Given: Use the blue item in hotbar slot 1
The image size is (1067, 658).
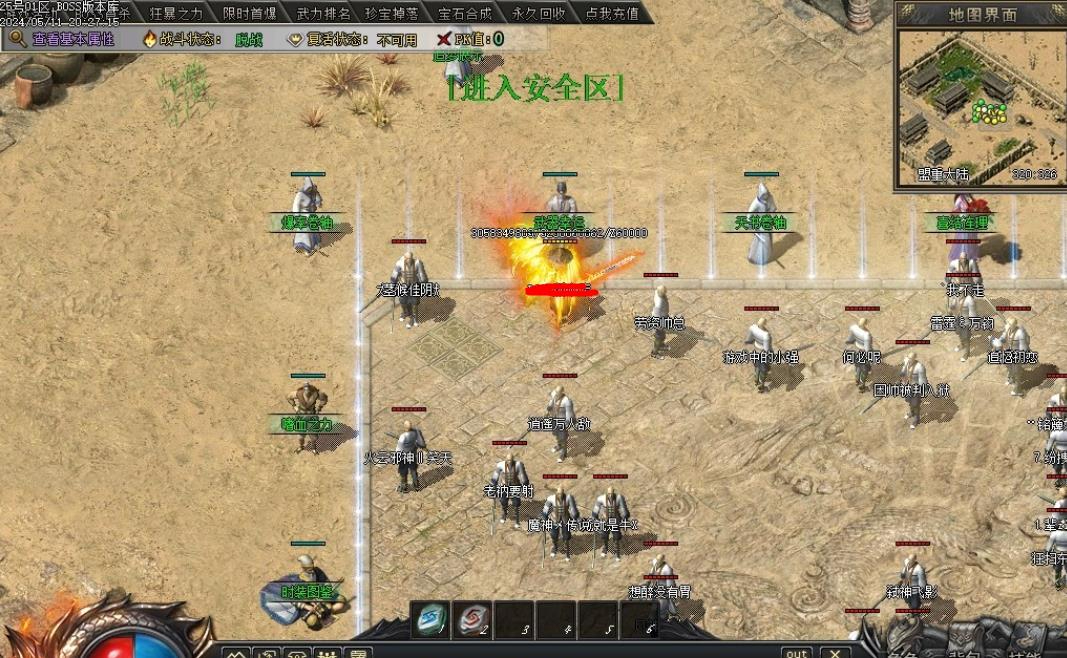Looking at the screenshot, I should tap(432, 620).
